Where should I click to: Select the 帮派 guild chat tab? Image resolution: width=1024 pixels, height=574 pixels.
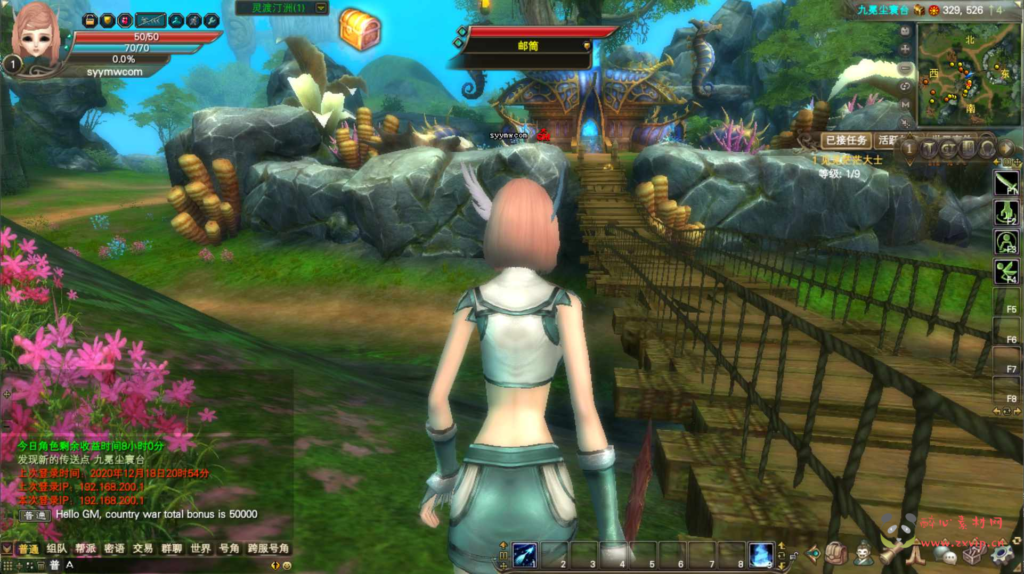[85, 549]
